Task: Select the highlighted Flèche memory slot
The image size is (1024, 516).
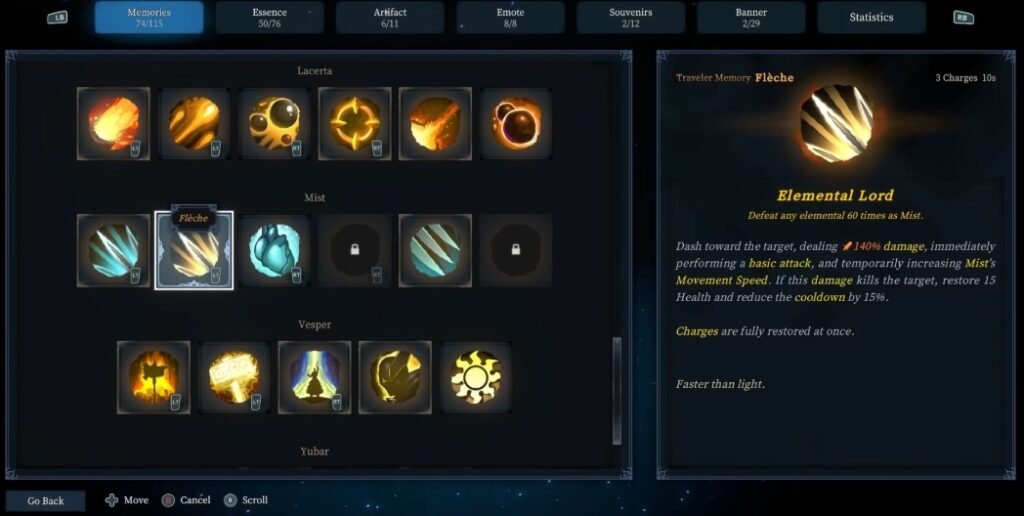Action: point(194,251)
